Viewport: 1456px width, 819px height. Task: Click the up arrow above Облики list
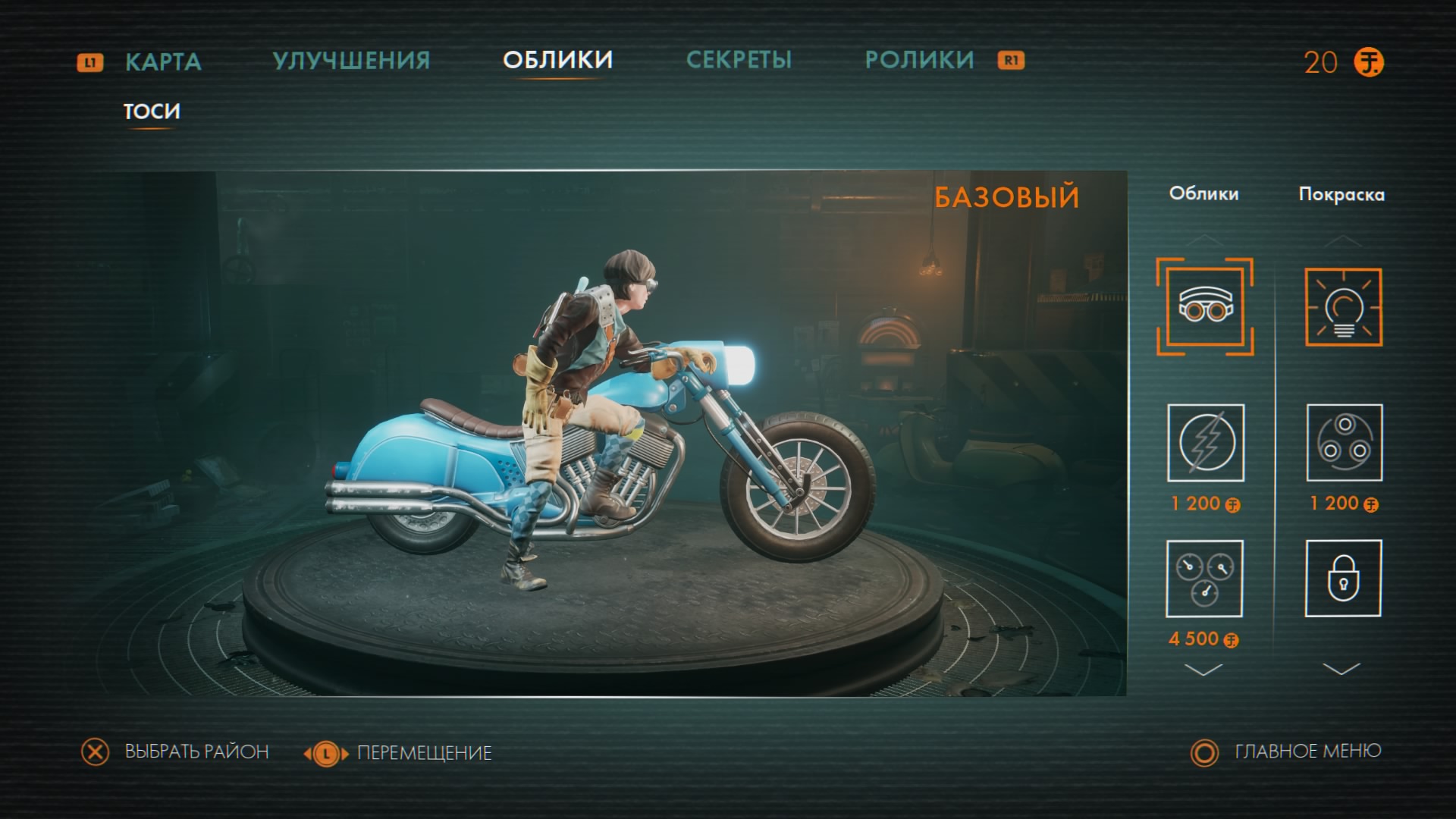click(1203, 240)
